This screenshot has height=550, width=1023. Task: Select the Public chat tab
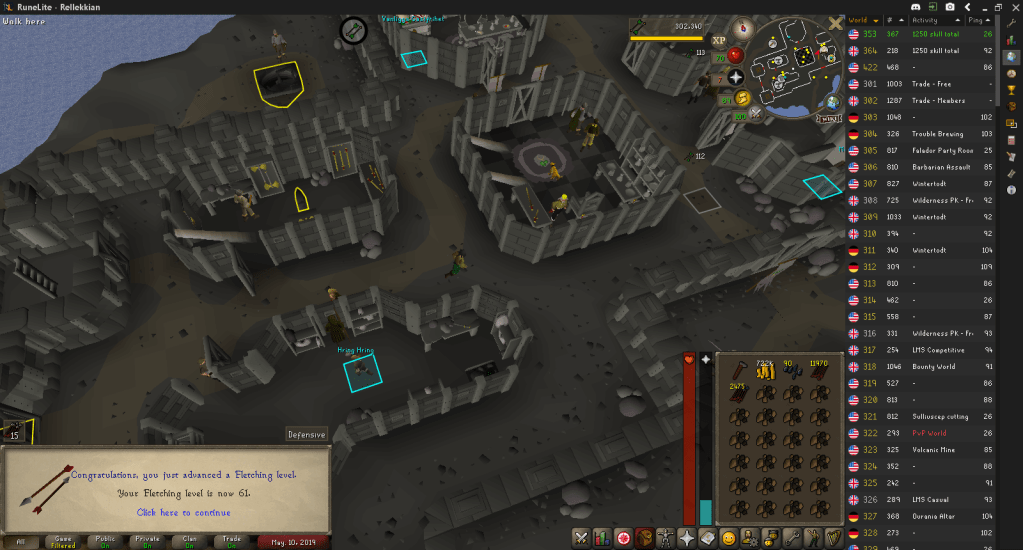[104, 541]
